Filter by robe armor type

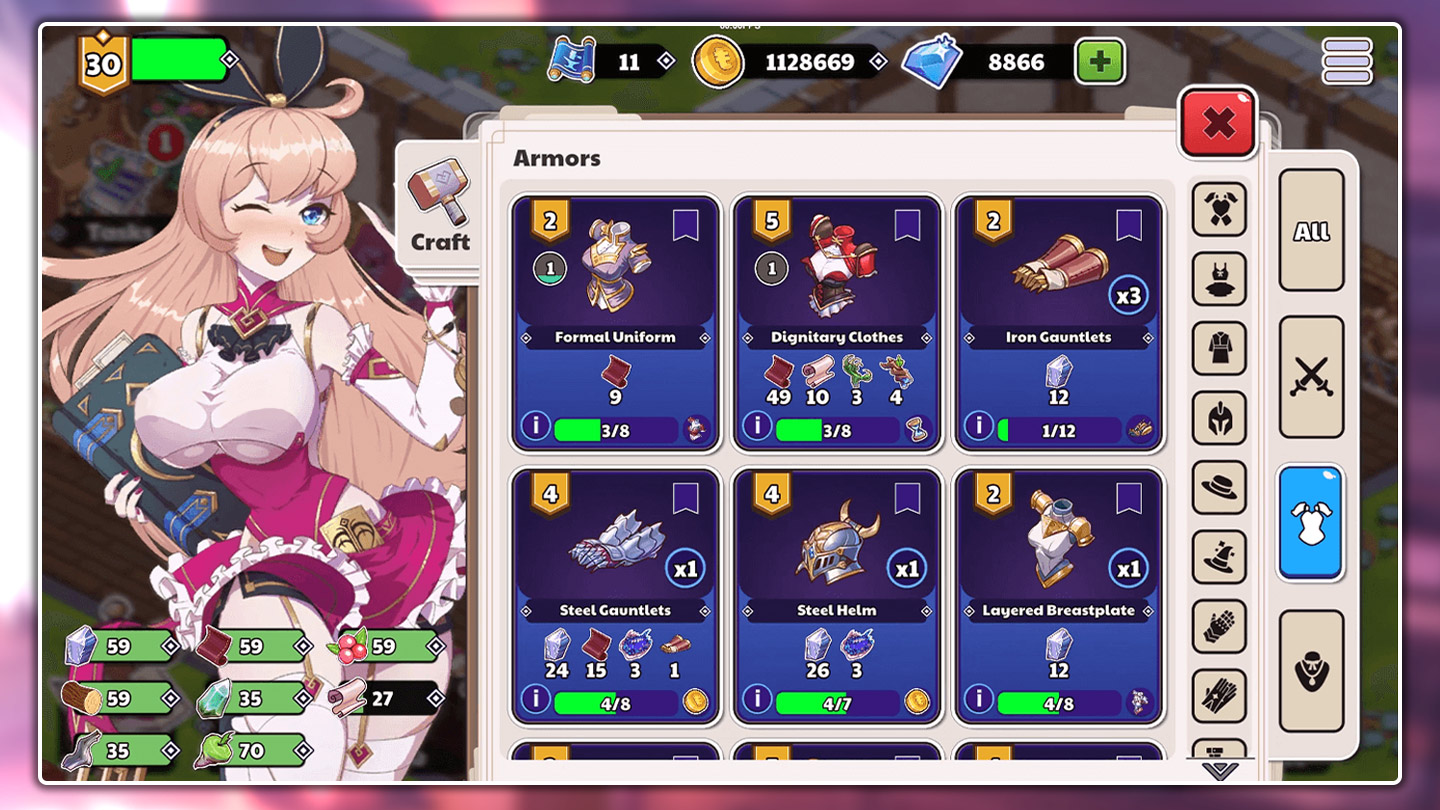click(1219, 349)
